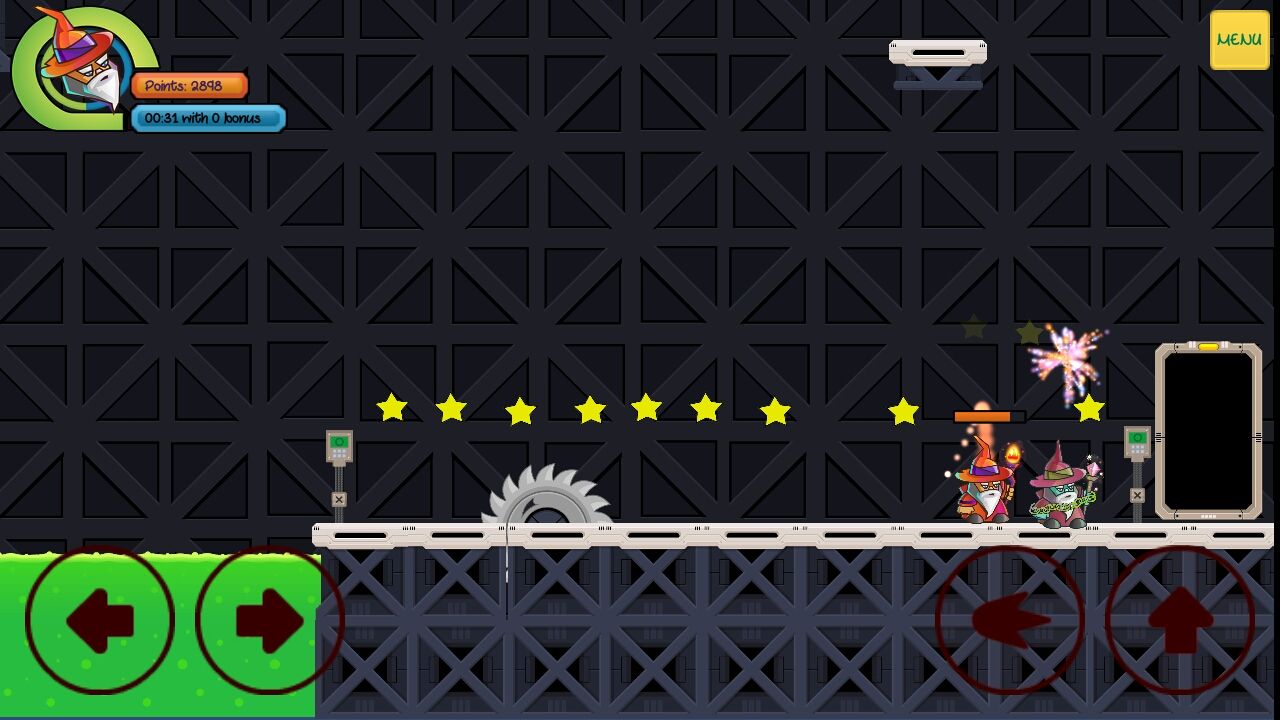Tap the move right arrow control
1280x720 pixels.
(x=269, y=620)
